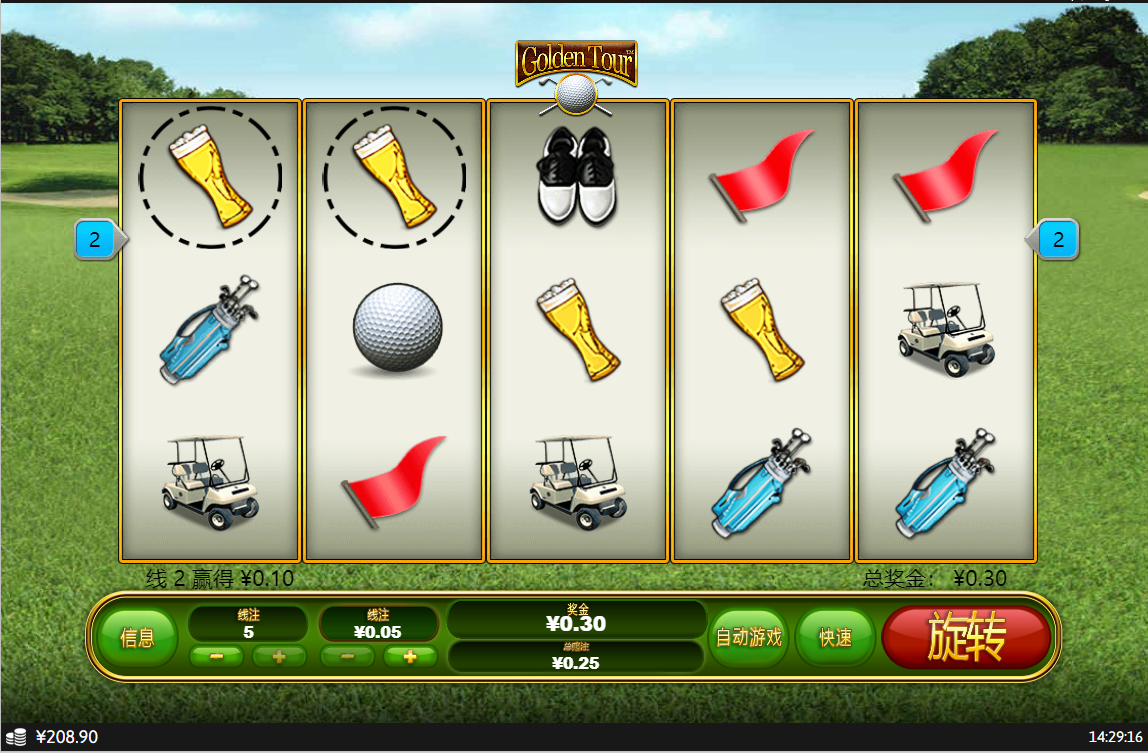
Task: Toggle 快速 fast mode
Action: click(835, 638)
